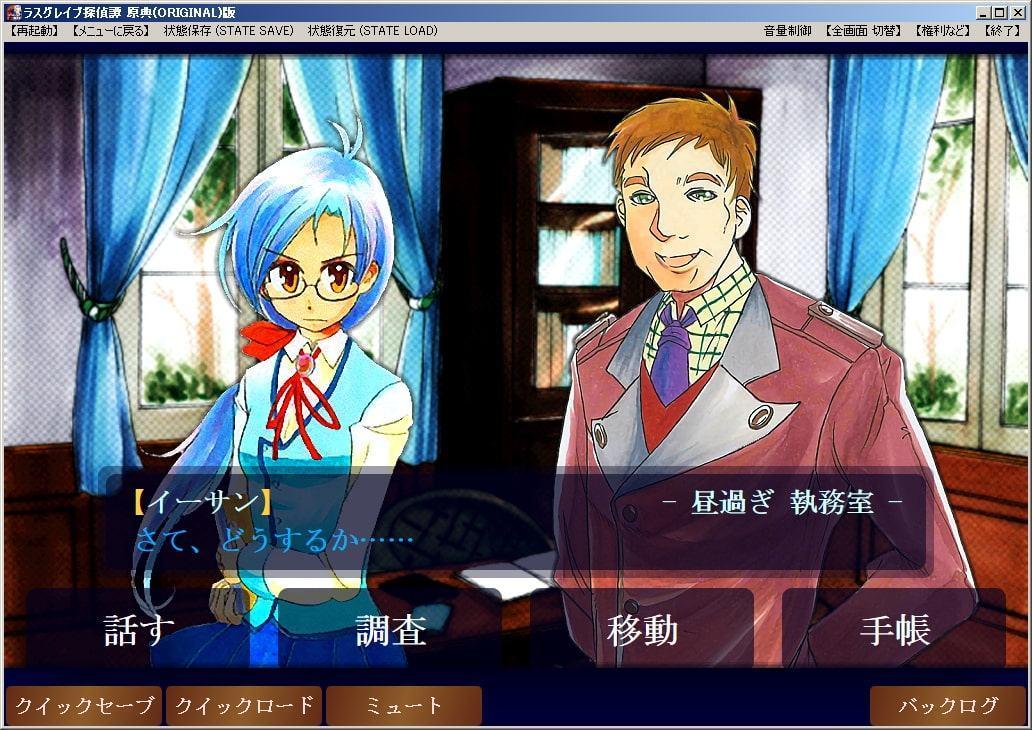Select 【再起動】 restart in menu bar
Screen dimensions: 1032x730
tap(36, 31)
